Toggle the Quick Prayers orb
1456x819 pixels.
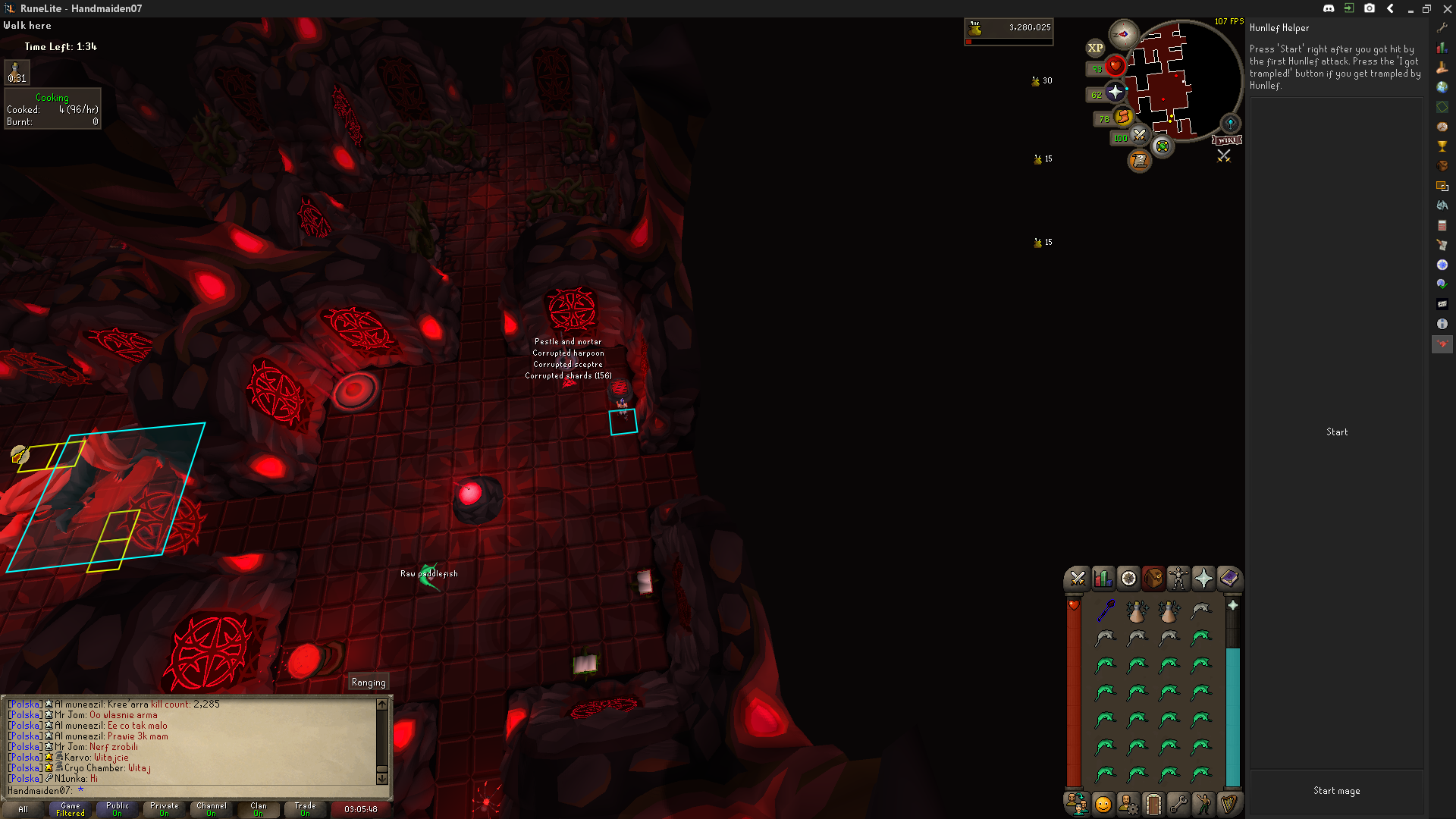1115,93
